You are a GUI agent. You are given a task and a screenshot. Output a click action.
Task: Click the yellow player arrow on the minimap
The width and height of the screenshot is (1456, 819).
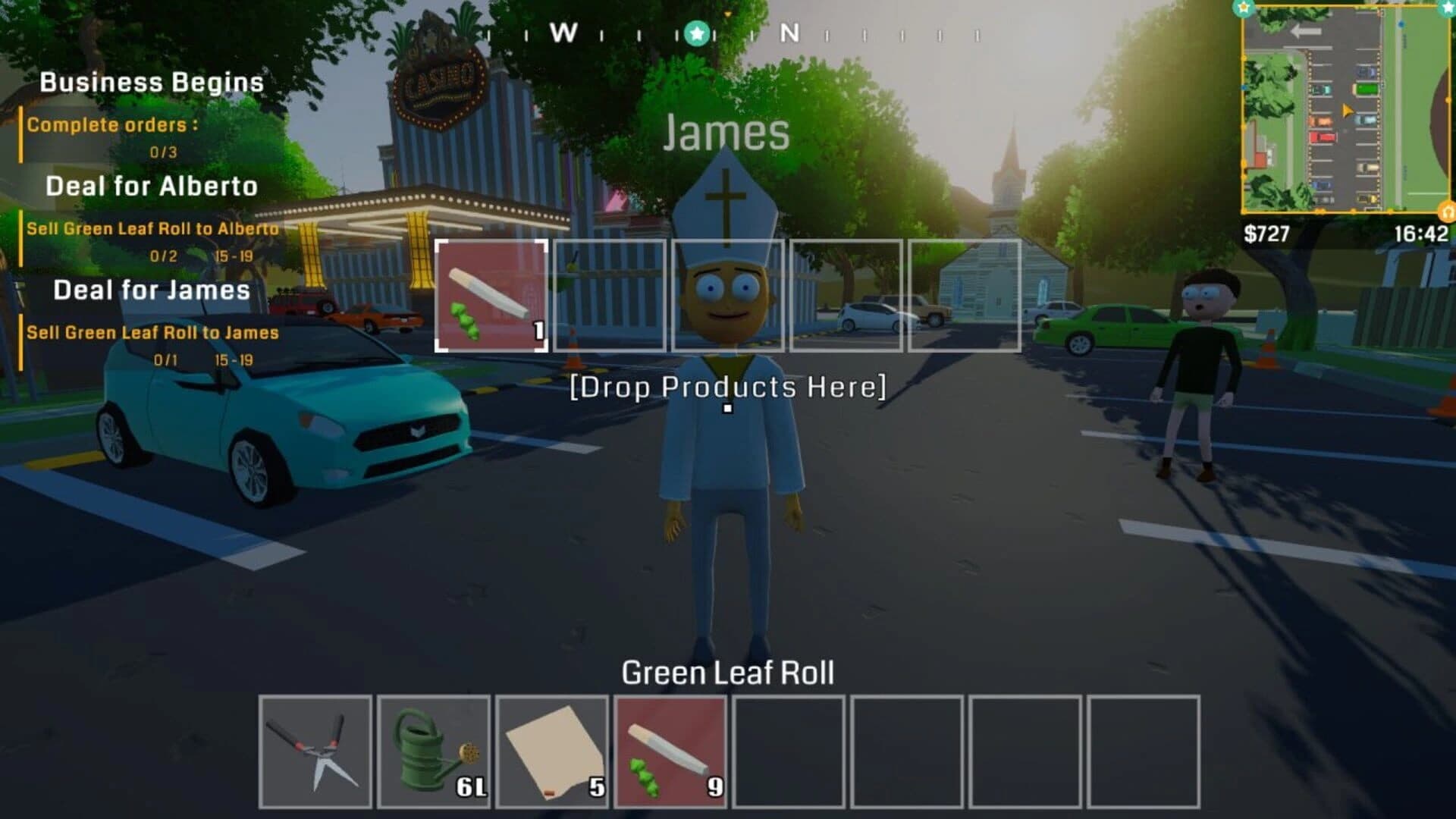(x=1348, y=111)
